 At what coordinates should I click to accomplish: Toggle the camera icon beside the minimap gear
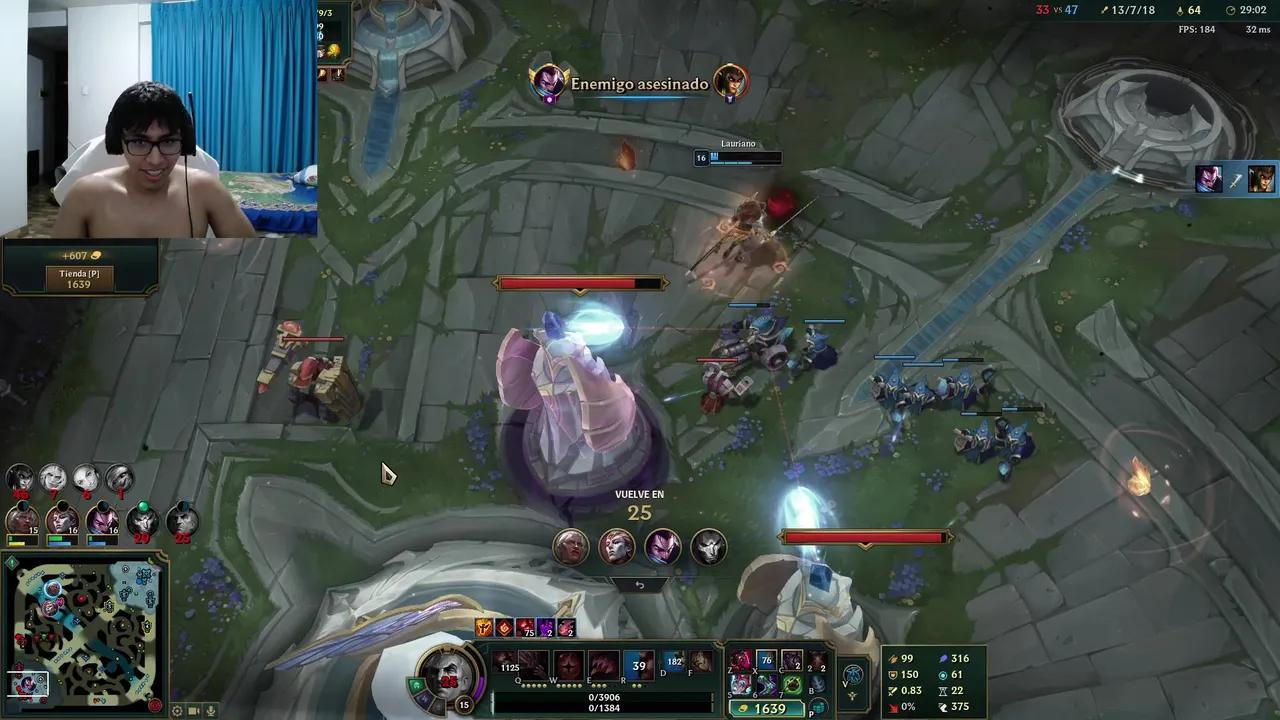193,711
